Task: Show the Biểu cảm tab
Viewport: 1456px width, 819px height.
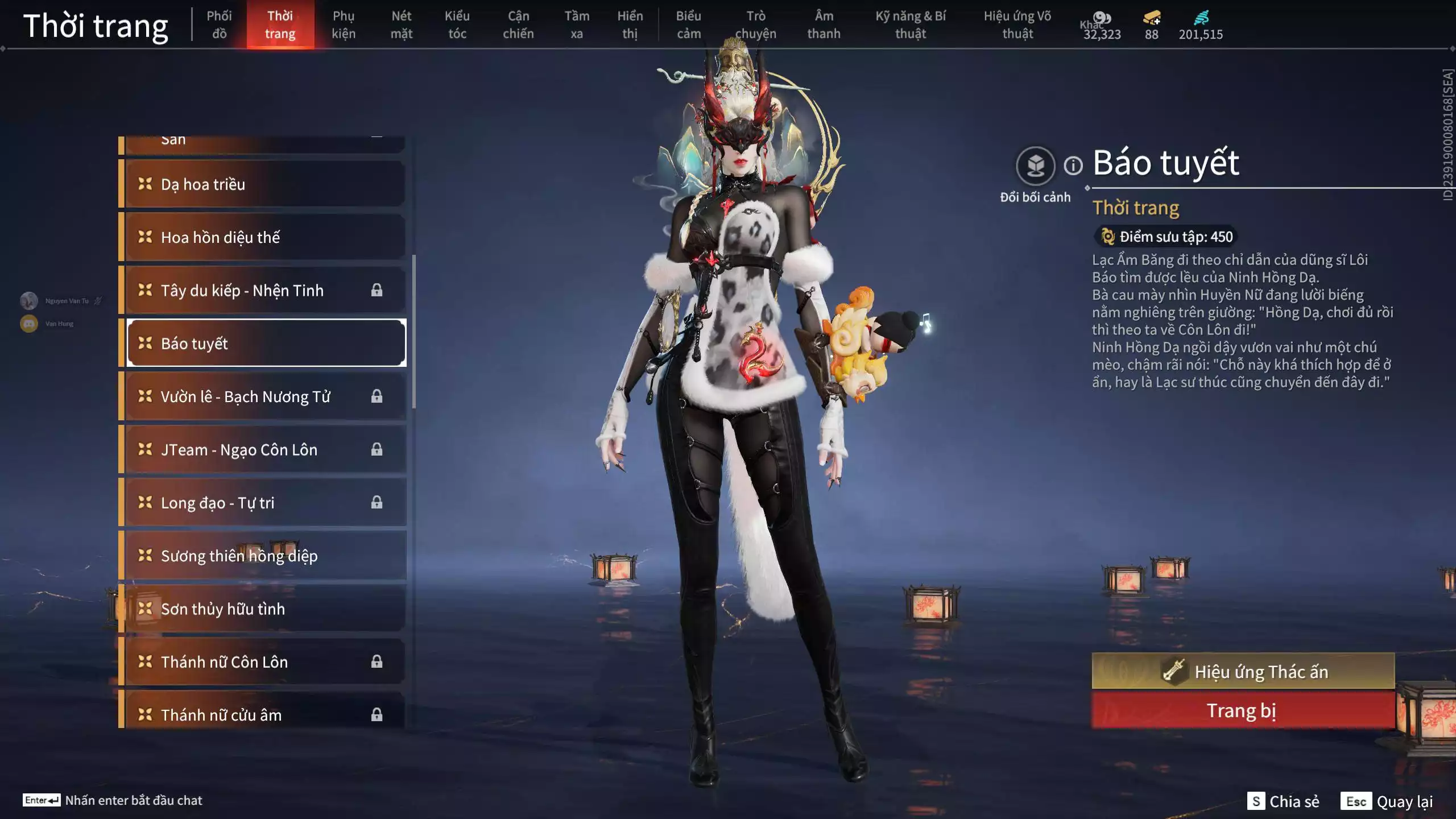Action: coord(688,24)
